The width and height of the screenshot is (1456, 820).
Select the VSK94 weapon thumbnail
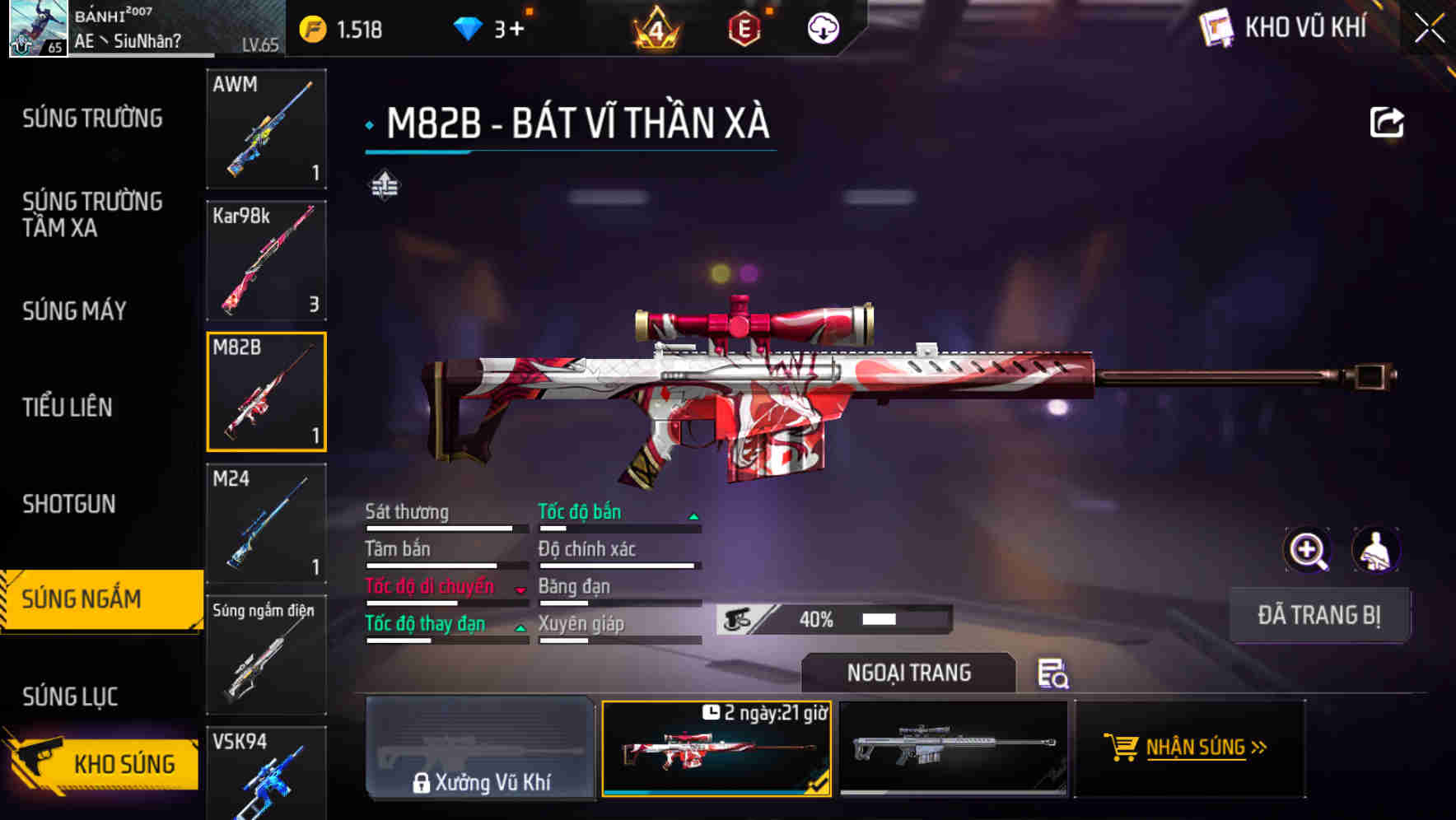[x=266, y=780]
